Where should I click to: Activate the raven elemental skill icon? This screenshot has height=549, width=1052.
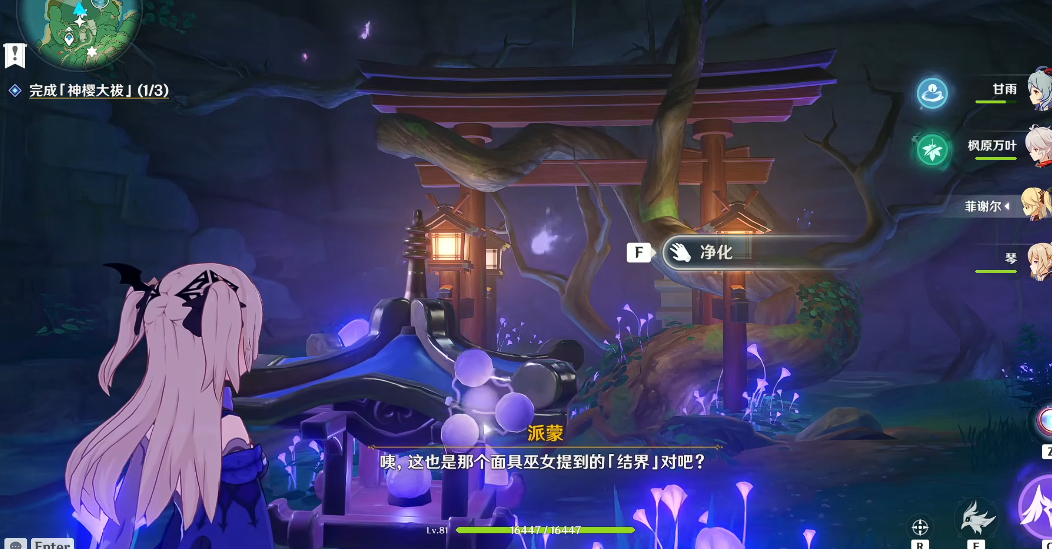coord(976,518)
